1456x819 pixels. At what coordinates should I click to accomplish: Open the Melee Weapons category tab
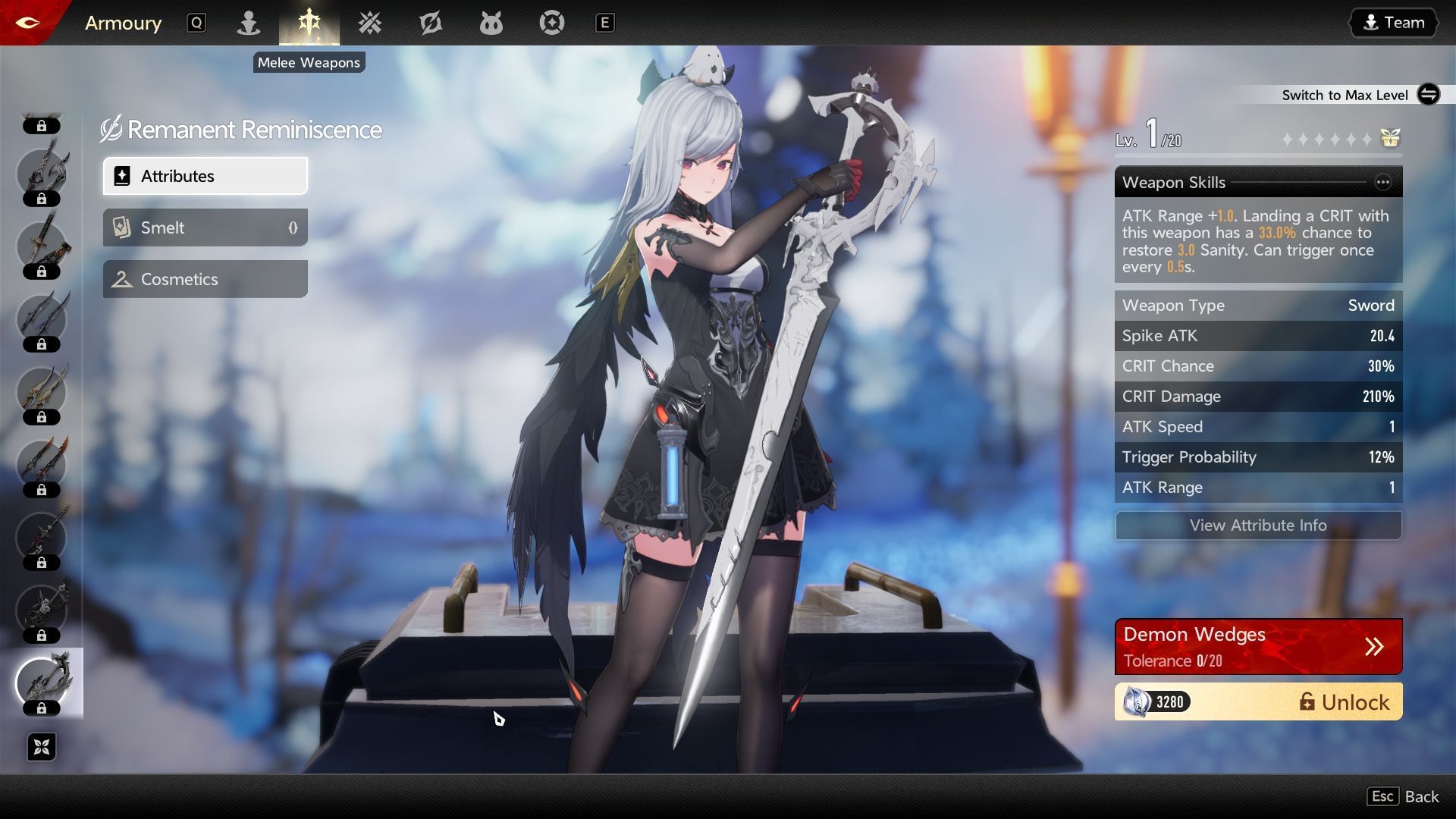point(309,23)
